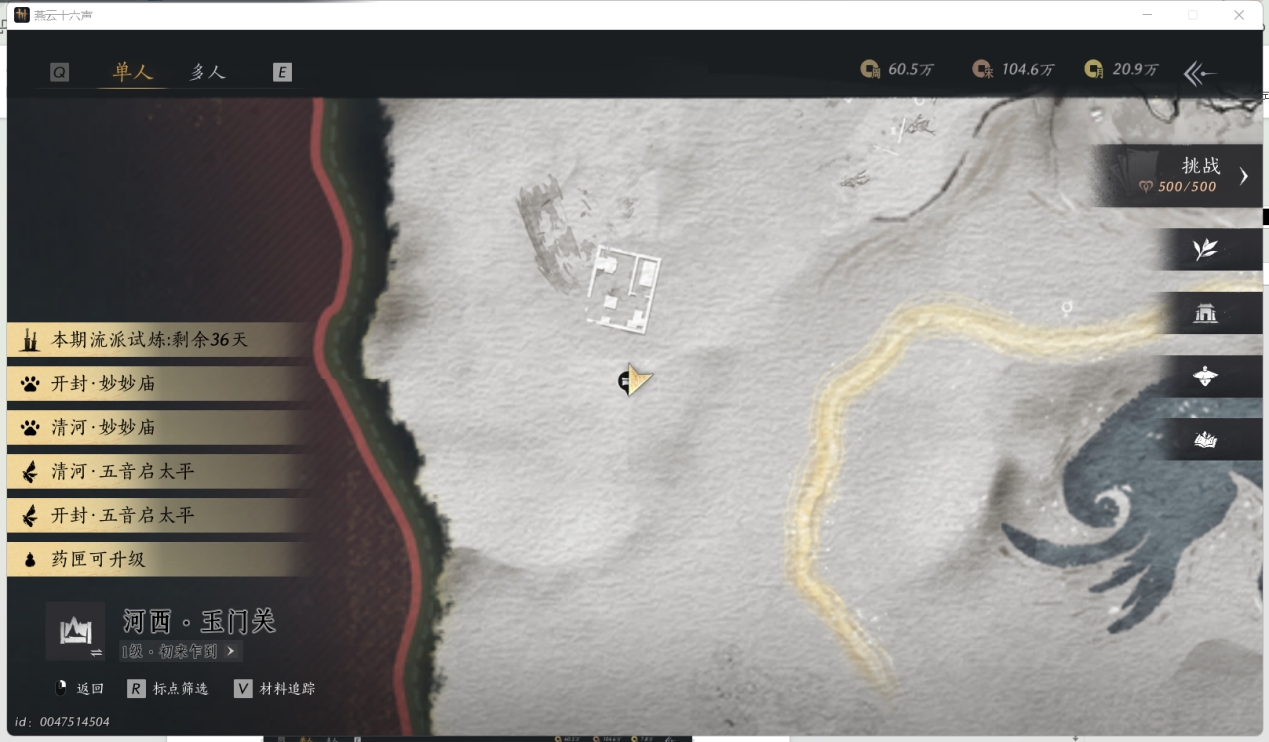Choose 清河·五音启太平 entry
Viewport: 1269px width, 742px height.
(150, 472)
